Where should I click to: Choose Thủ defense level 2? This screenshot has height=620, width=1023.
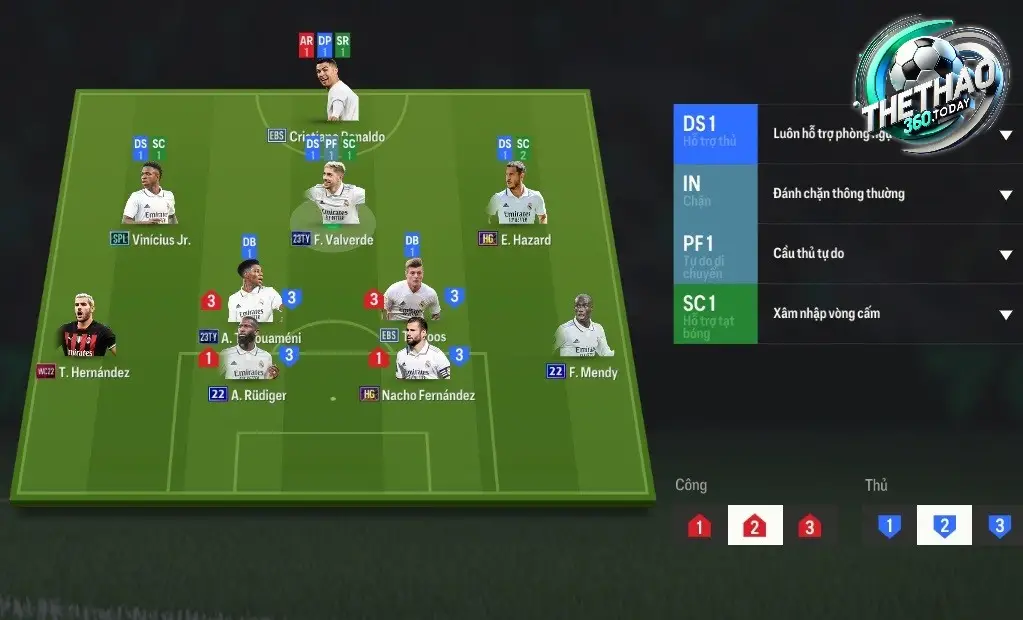pyautogui.click(x=943, y=526)
